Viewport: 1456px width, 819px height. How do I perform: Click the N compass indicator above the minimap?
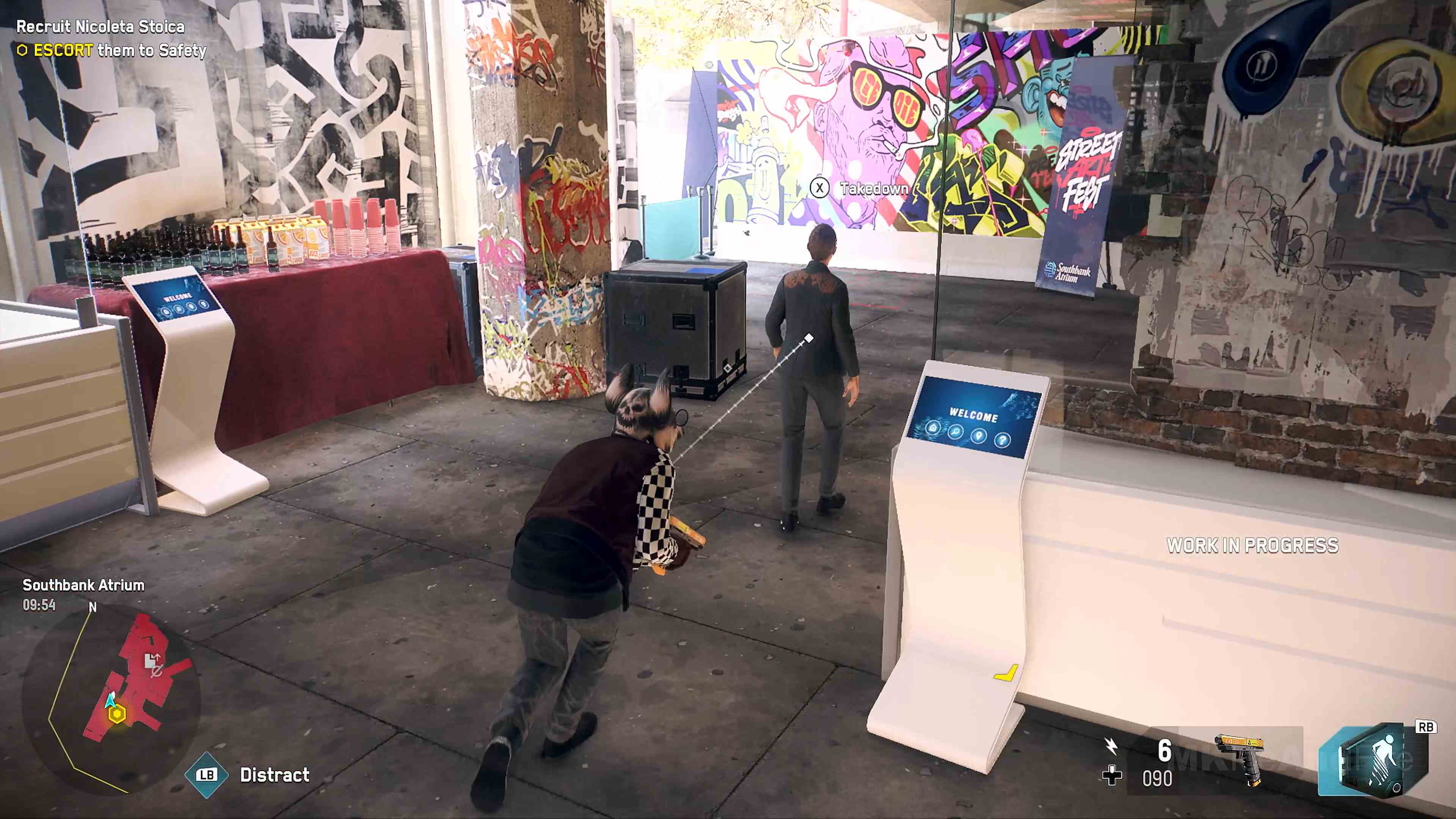point(92,607)
